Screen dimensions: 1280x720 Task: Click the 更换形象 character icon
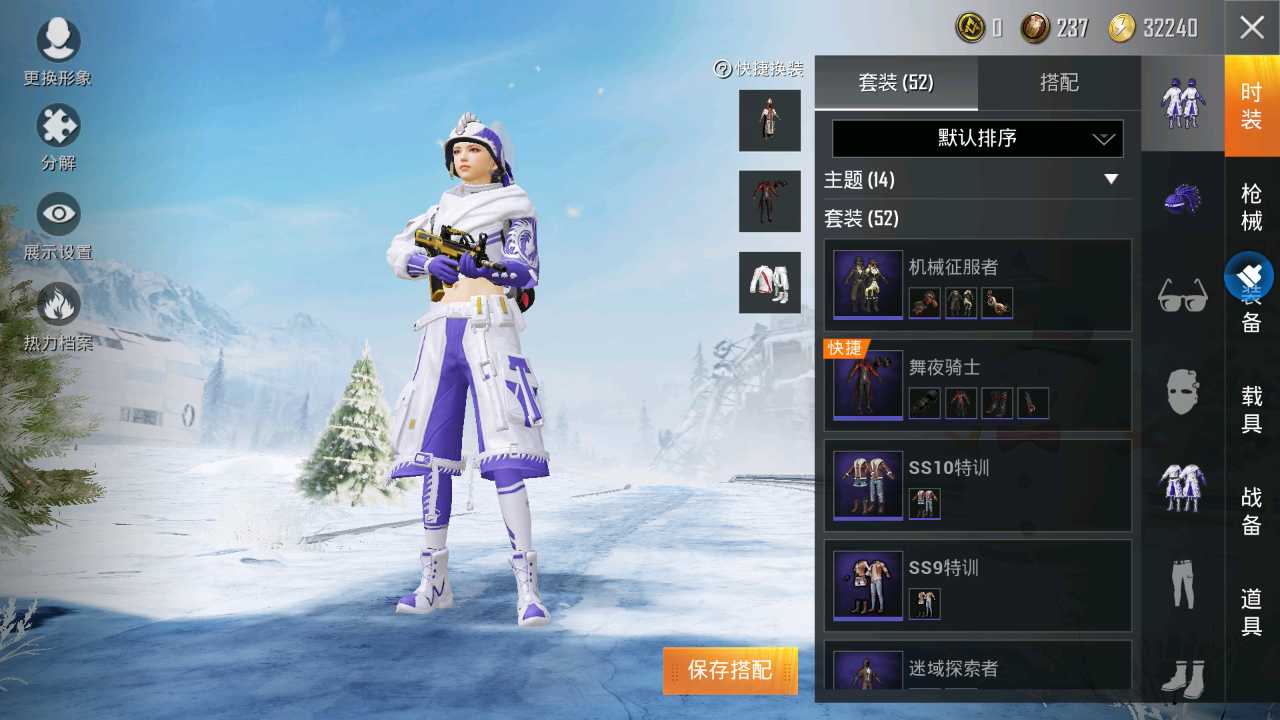click(x=57, y=40)
